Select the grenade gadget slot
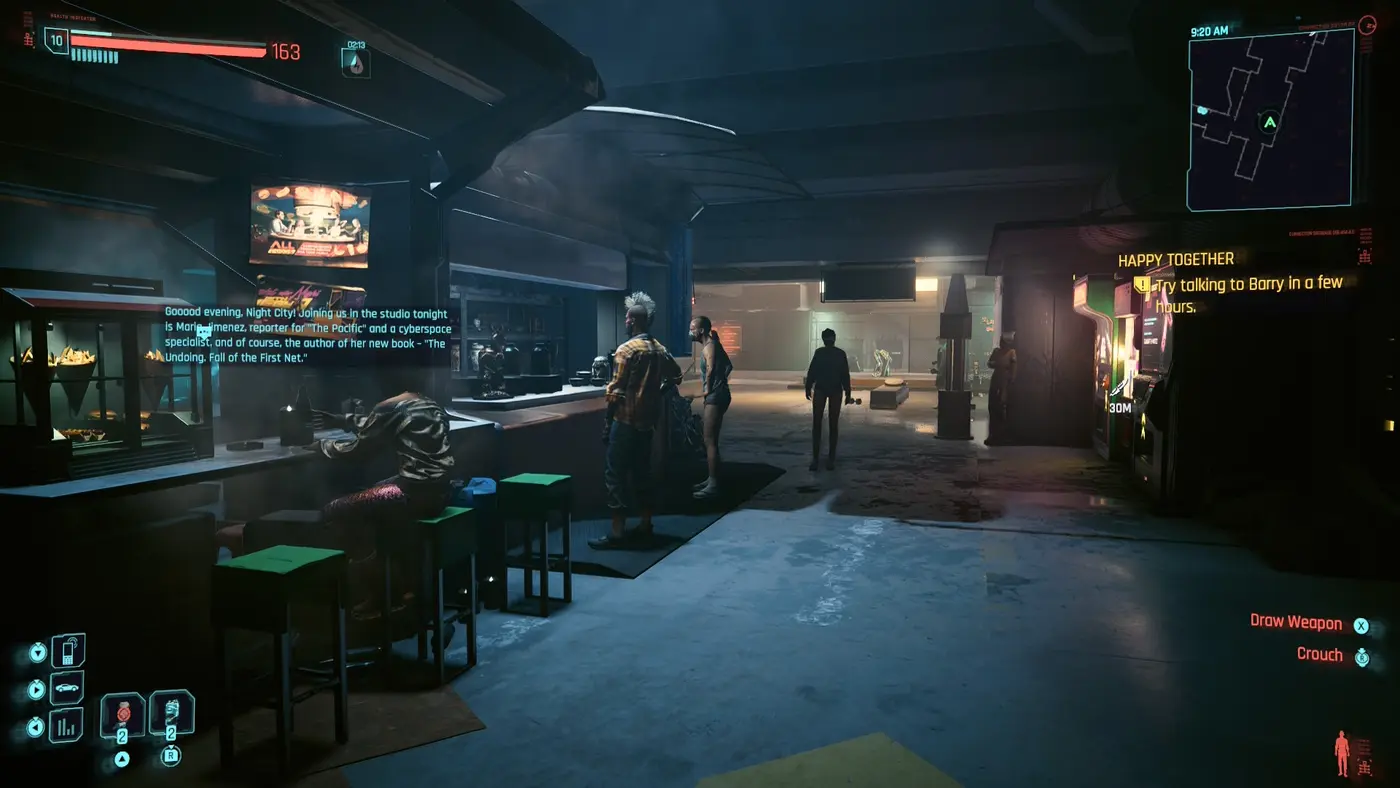Image resolution: width=1400 pixels, height=788 pixels. (x=171, y=712)
